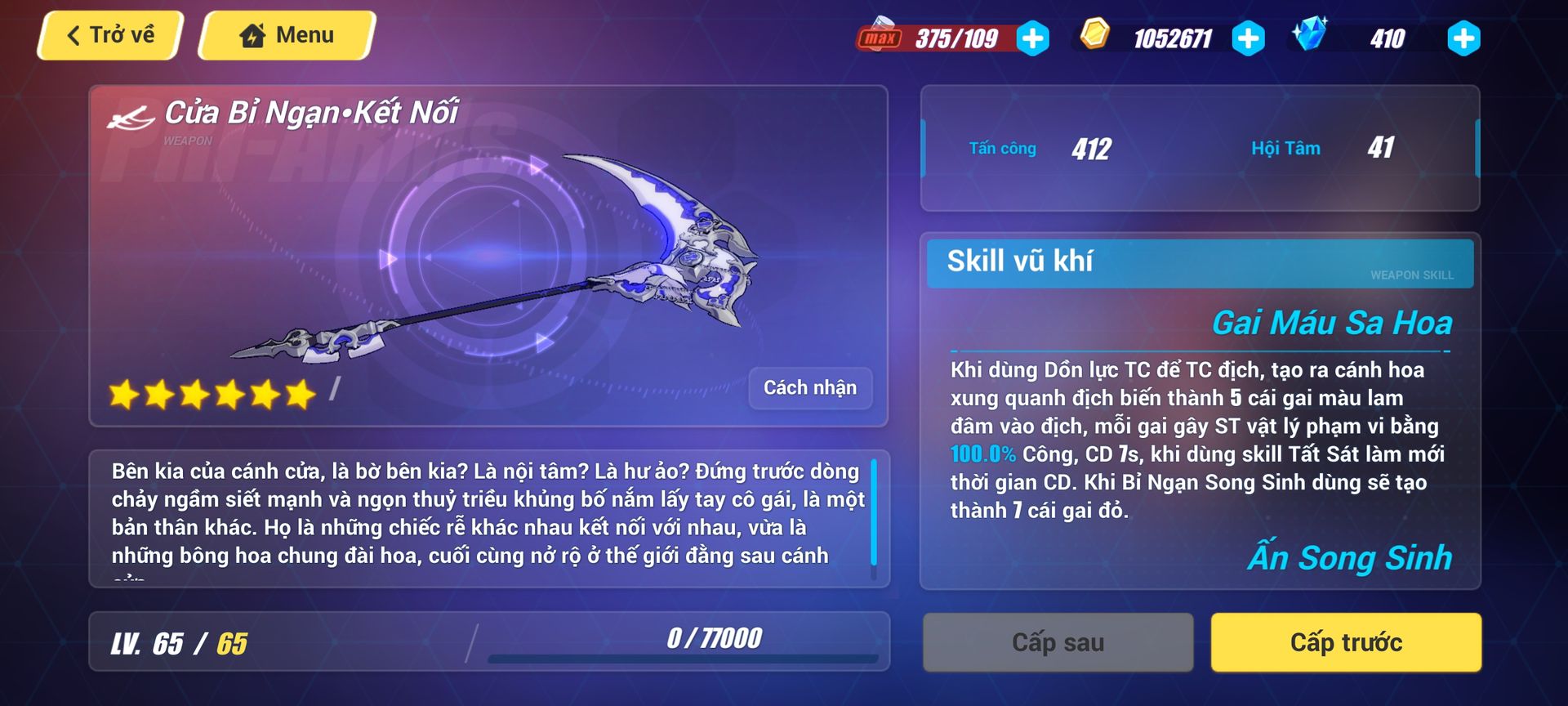Show the Cấp sau level preview
Image resolution: width=1568 pixels, height=706 pixels.
click(x=1058, y=642)
